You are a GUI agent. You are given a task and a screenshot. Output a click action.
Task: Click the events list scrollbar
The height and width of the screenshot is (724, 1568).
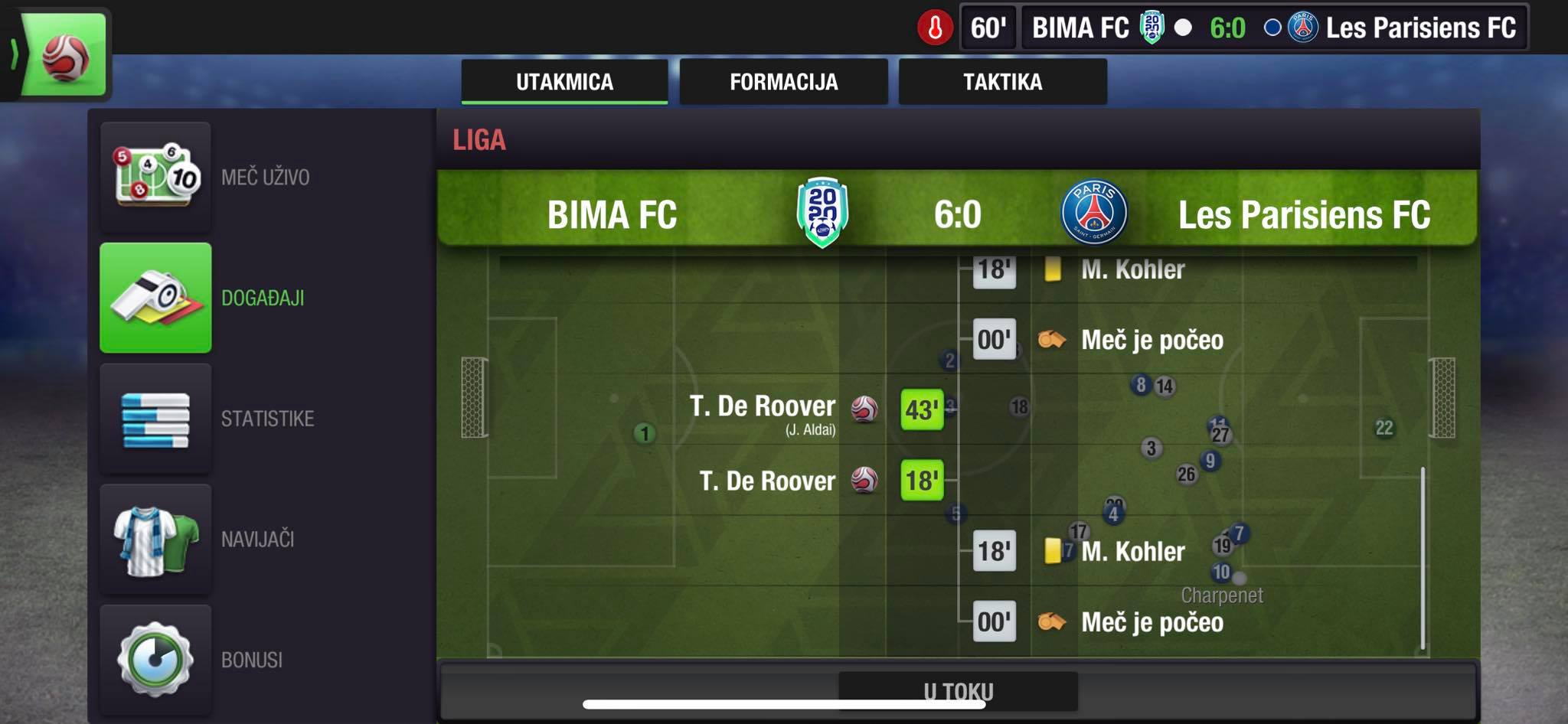tap(1423, 559)
